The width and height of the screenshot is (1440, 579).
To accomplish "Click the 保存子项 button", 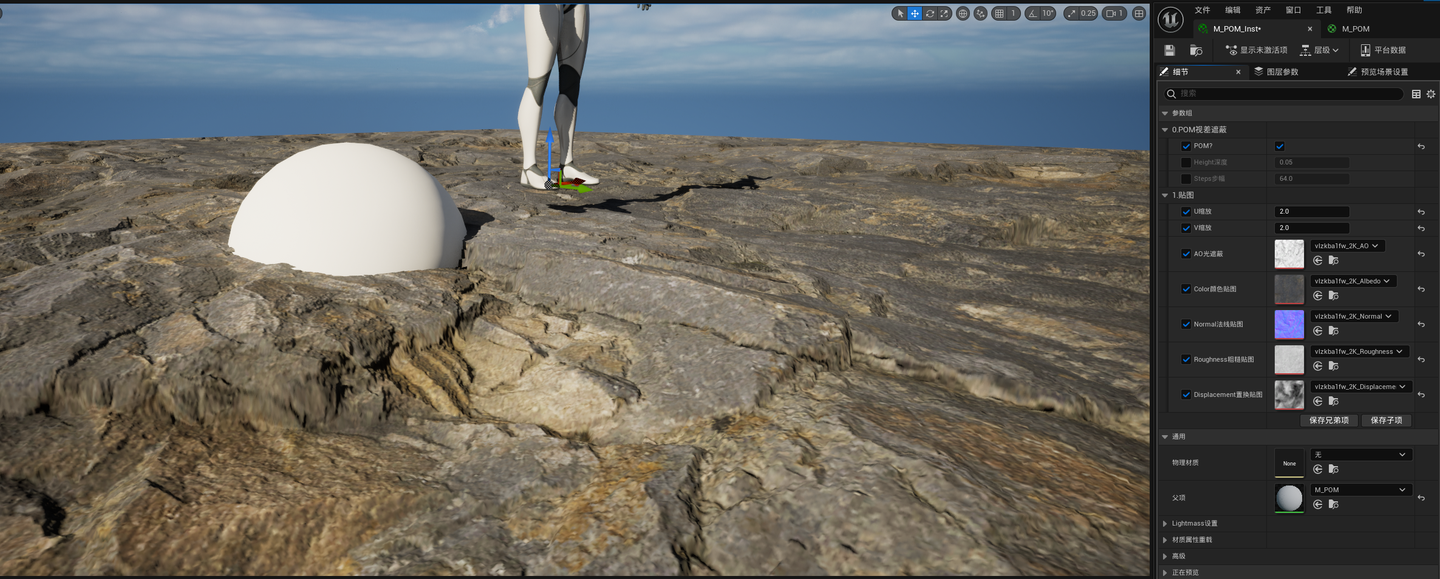I will (x=1386, y=421).
